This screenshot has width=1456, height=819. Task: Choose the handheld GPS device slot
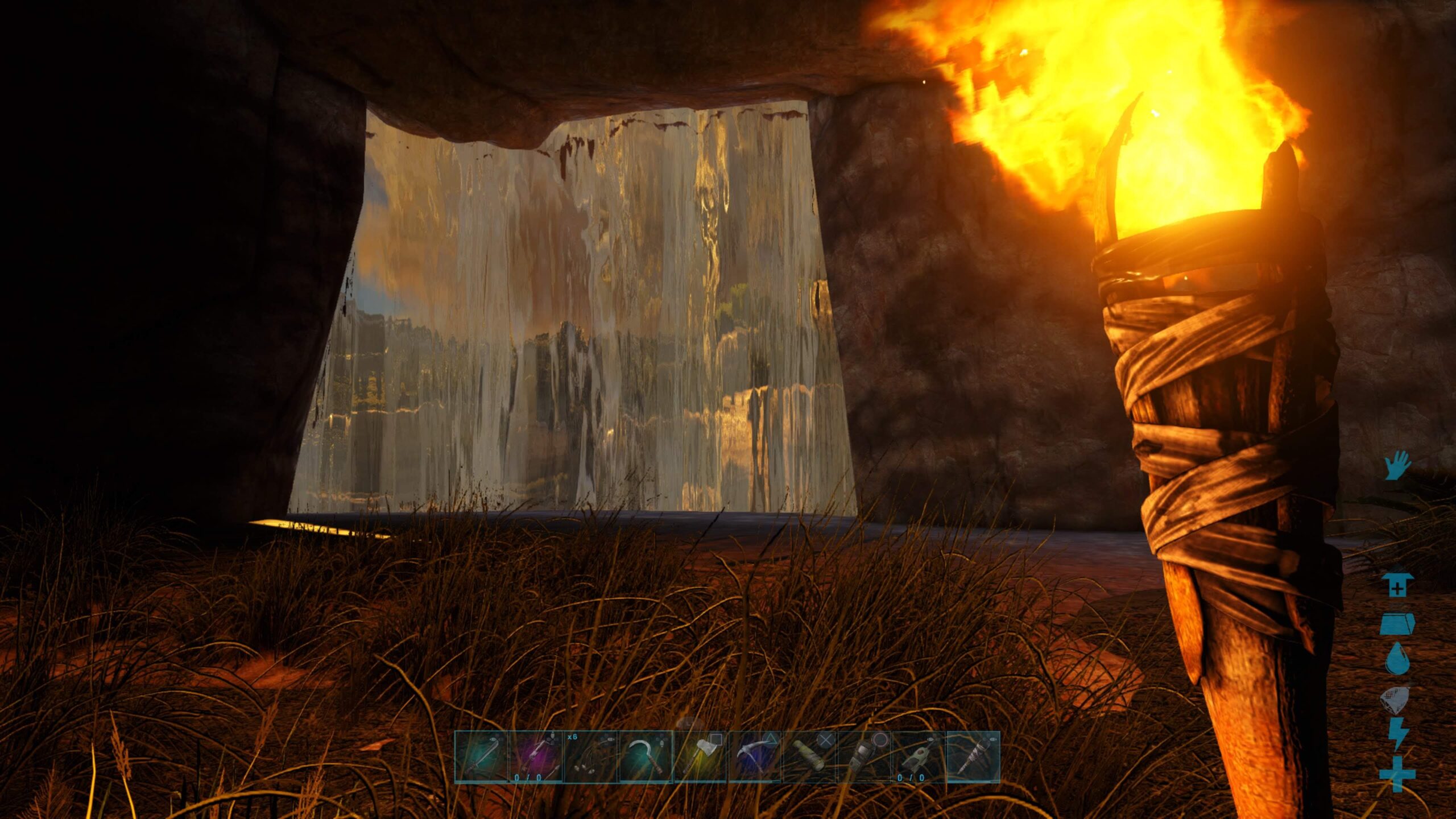[x=864, y=757]
